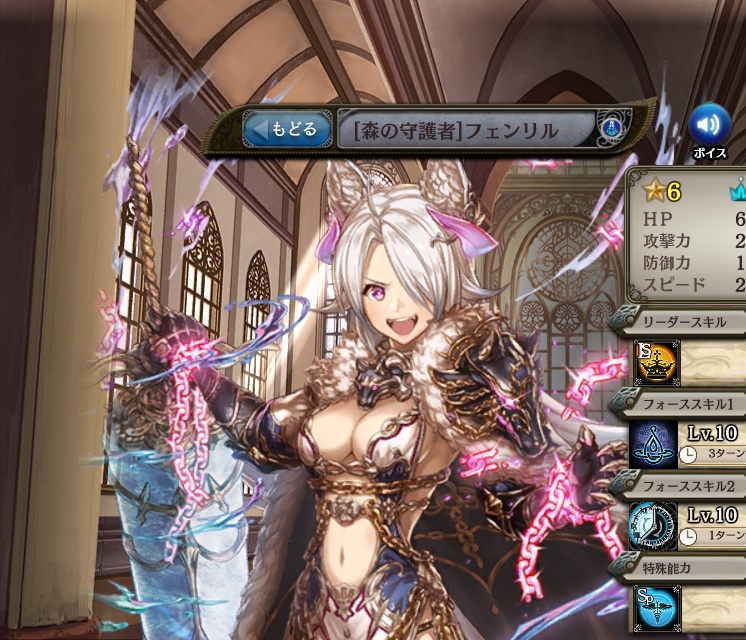746x640 pixels.
Task: Play the character voice (ボイス)
Action: (x=709, y=125)
